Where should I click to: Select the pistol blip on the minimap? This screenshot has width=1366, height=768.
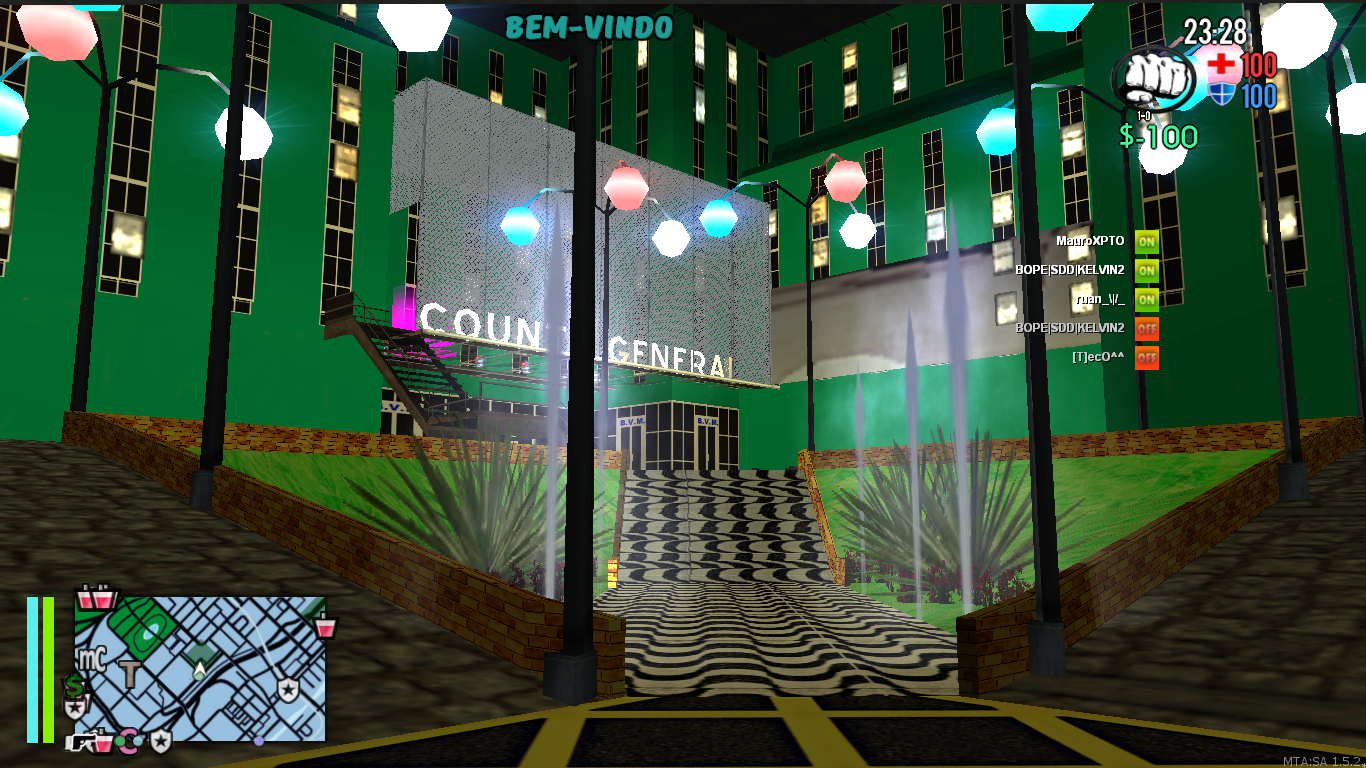82,741
